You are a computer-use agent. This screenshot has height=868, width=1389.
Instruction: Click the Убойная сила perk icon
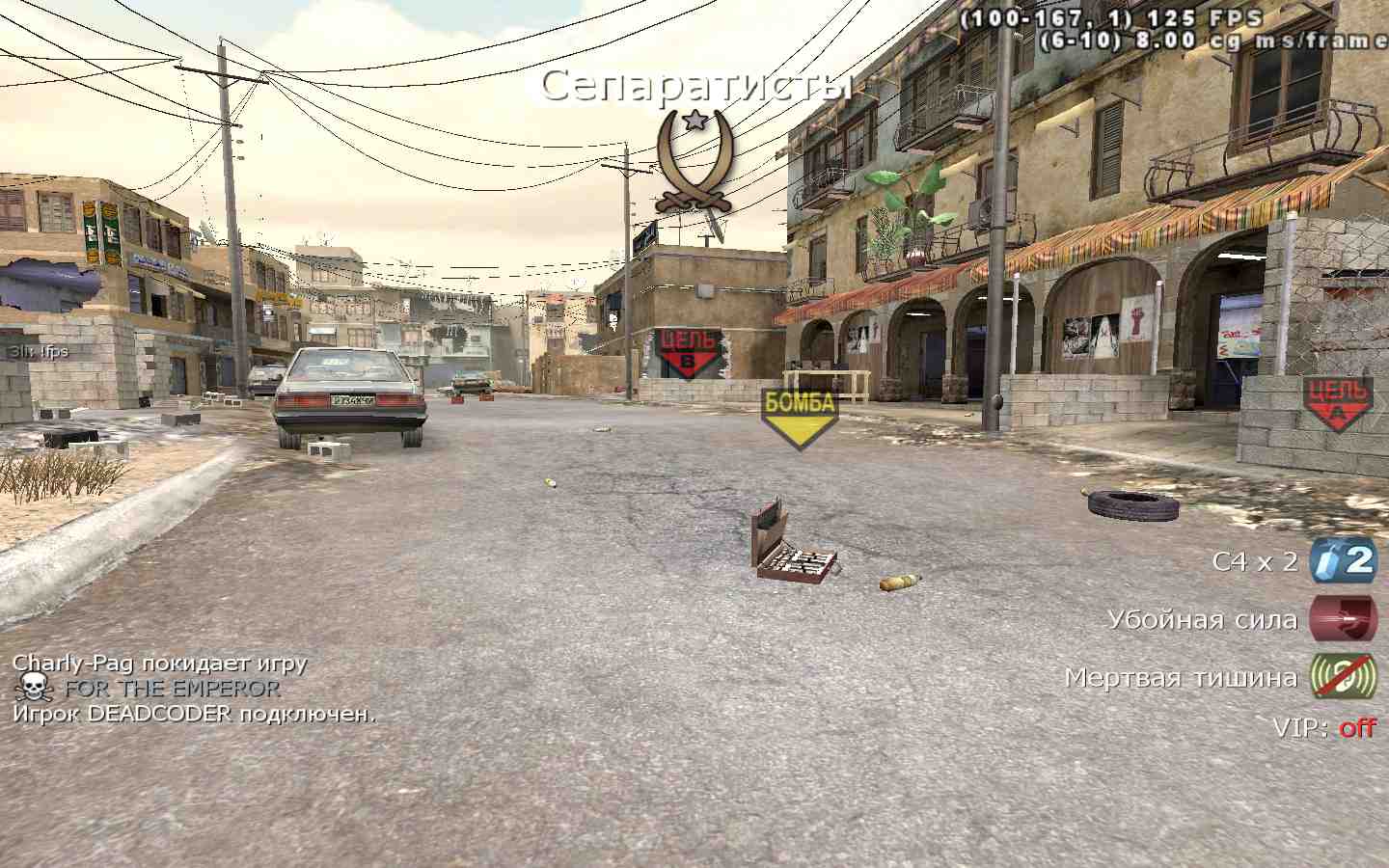pyautogui.click(x=1342, y=618)
